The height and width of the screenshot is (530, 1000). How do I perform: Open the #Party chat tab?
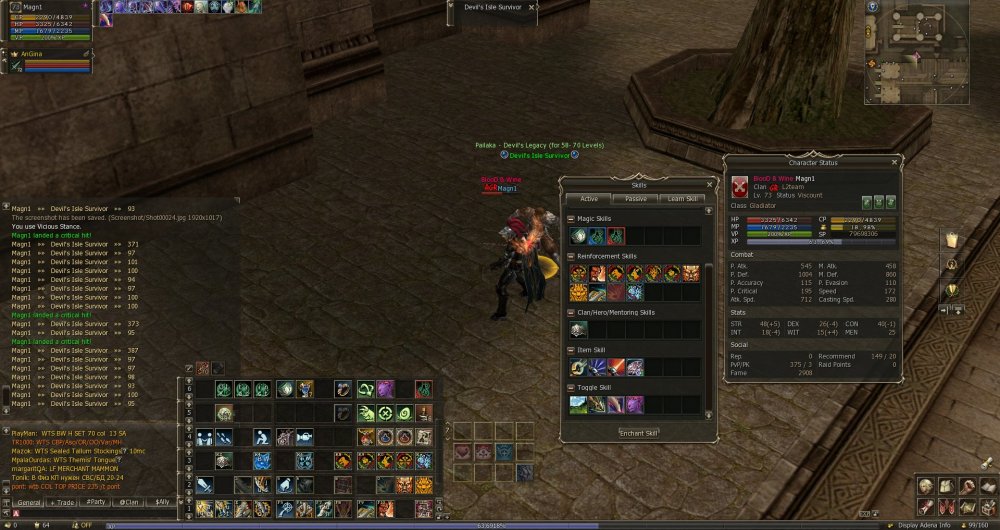point(96,502)
